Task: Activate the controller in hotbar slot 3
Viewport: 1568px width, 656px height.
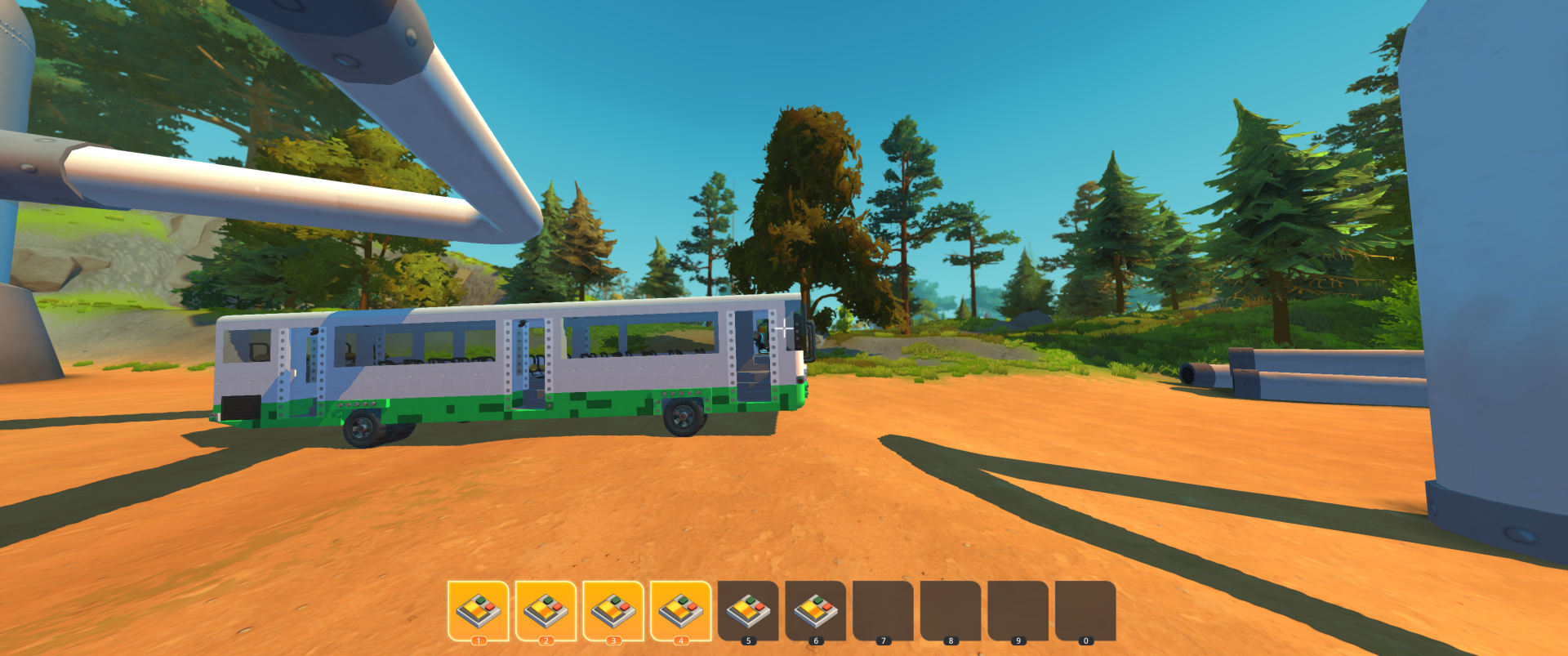Action: coord(613,611)
